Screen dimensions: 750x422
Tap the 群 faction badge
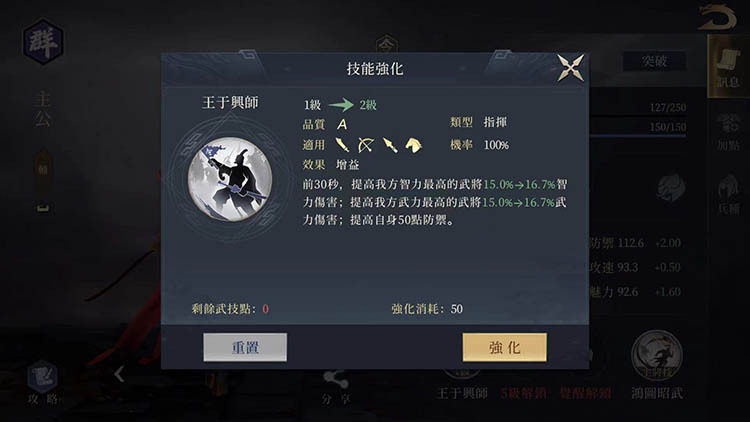pos(43,42)
